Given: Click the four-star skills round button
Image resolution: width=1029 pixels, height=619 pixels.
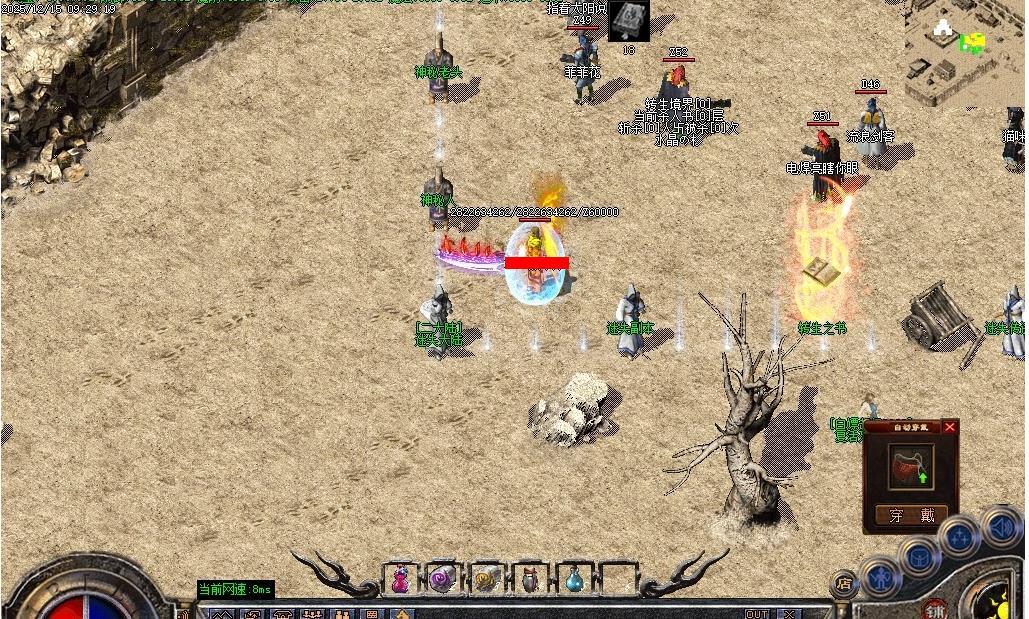Looking at the screenshot, I should (960, 539).
